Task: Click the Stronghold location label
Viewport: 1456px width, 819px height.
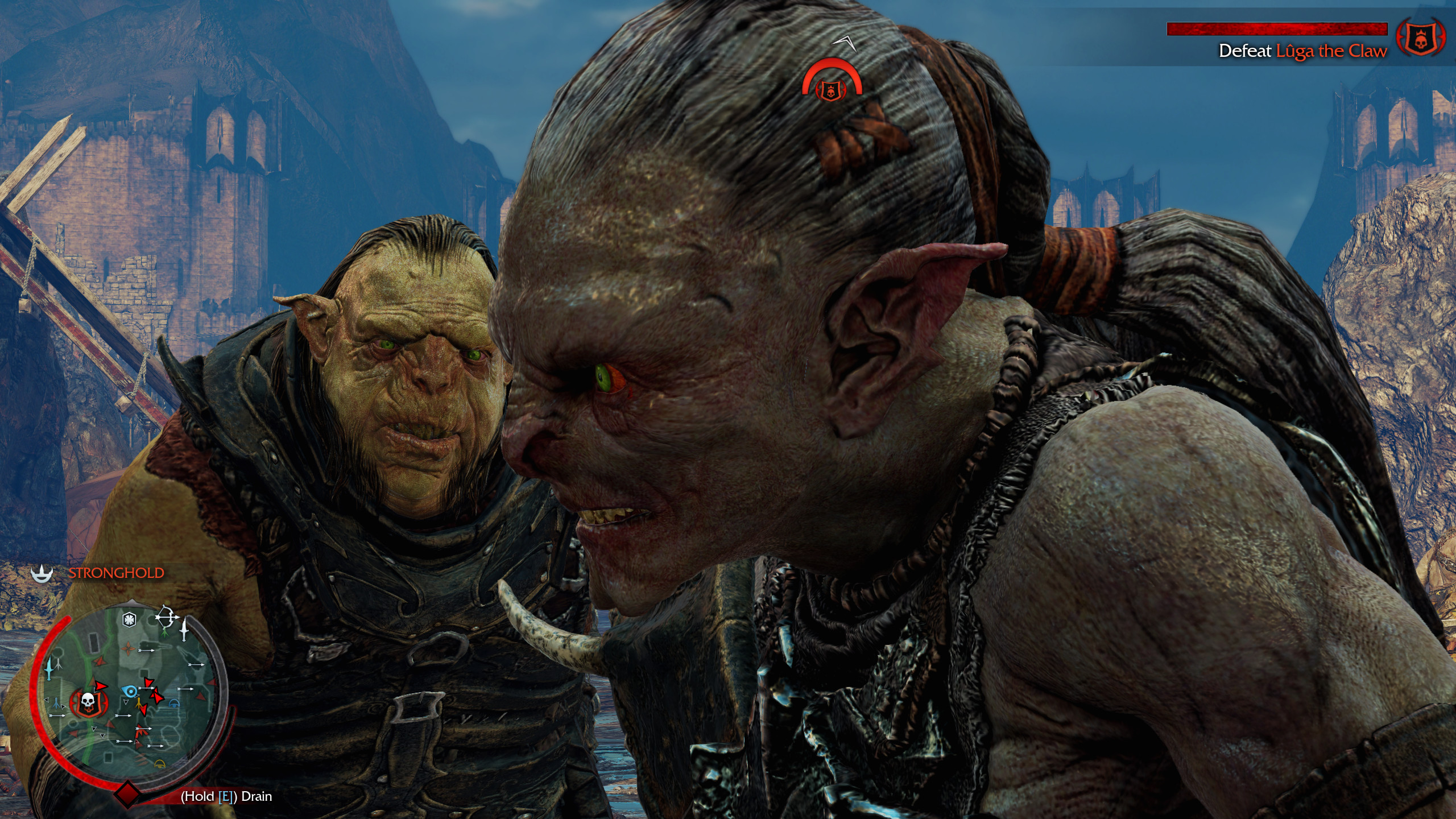Action: pos(116,573)
